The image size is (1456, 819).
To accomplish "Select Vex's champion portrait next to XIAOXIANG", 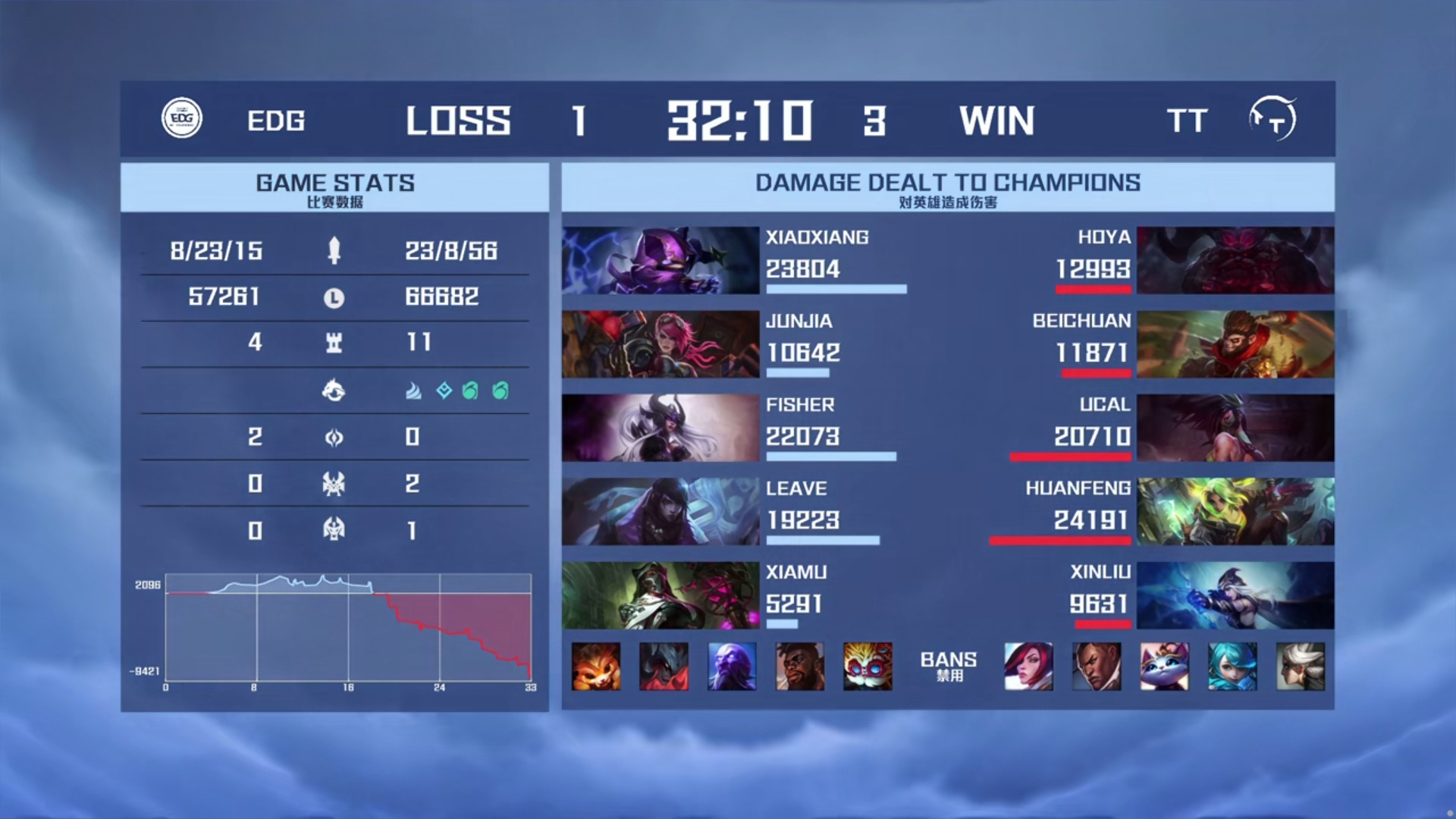I will point(659,262).
